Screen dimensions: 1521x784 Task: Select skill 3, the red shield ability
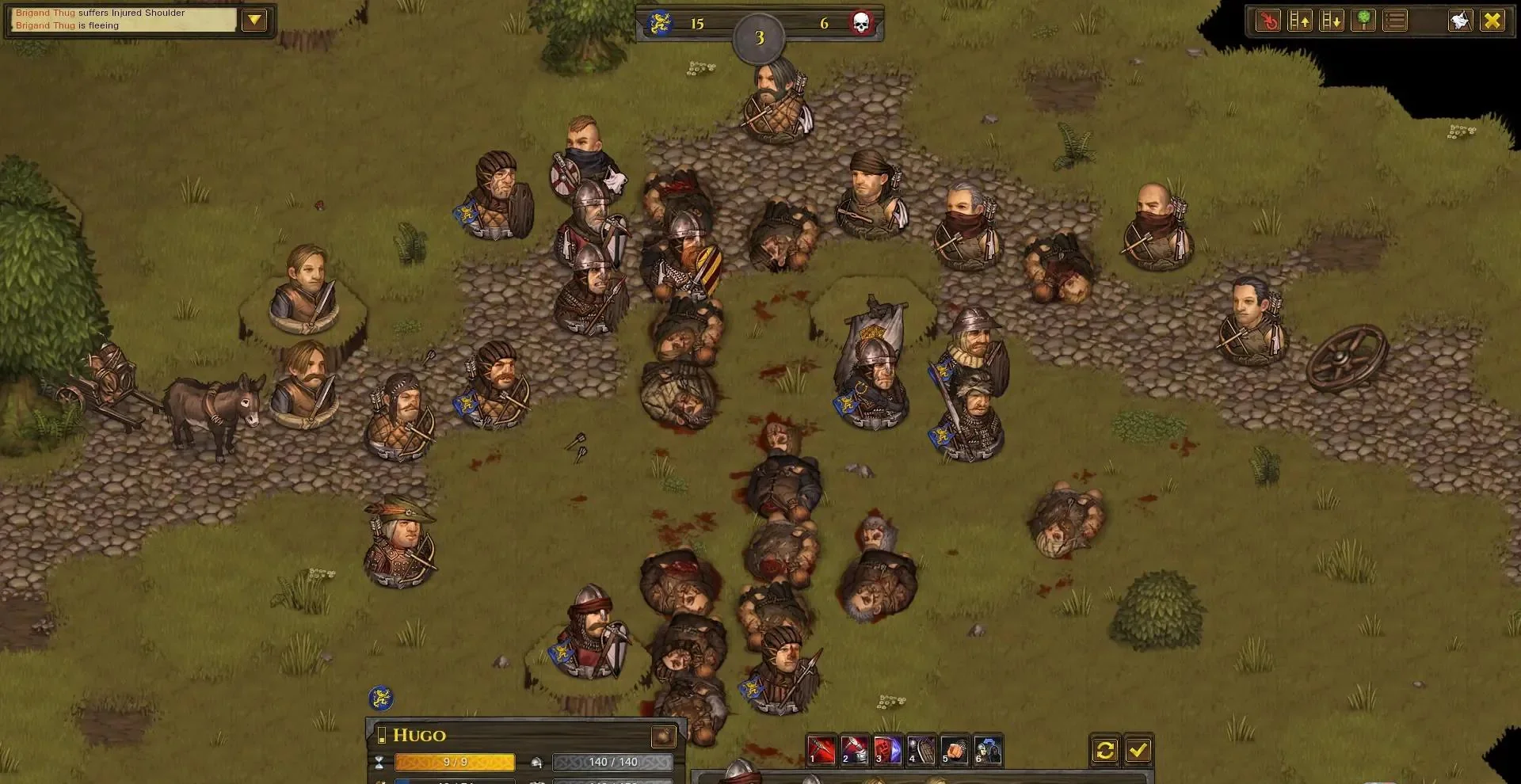888,750
